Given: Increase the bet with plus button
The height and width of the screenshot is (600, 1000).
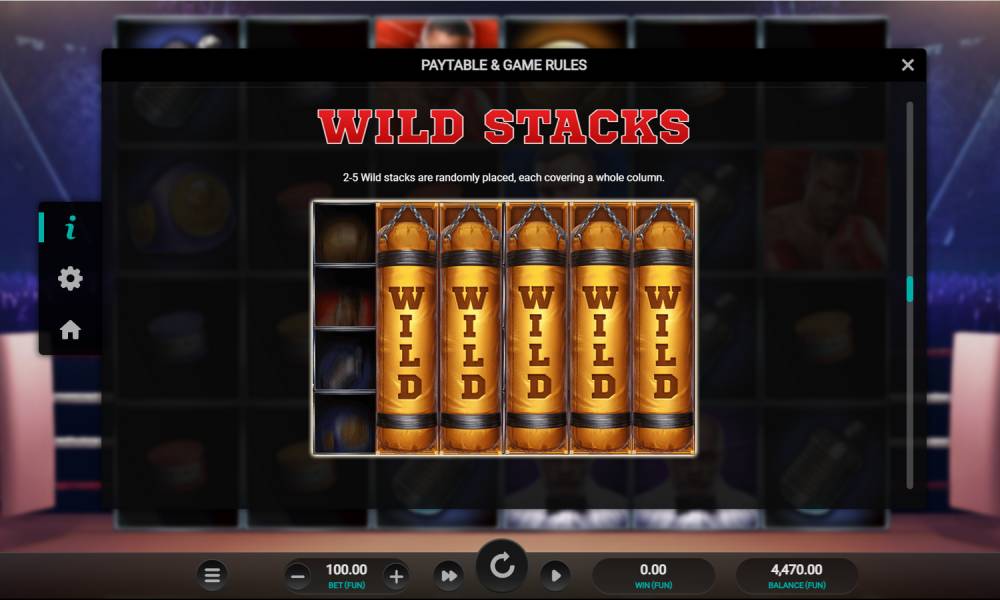Looking at the screenshot, I should (x=396, y=575).
